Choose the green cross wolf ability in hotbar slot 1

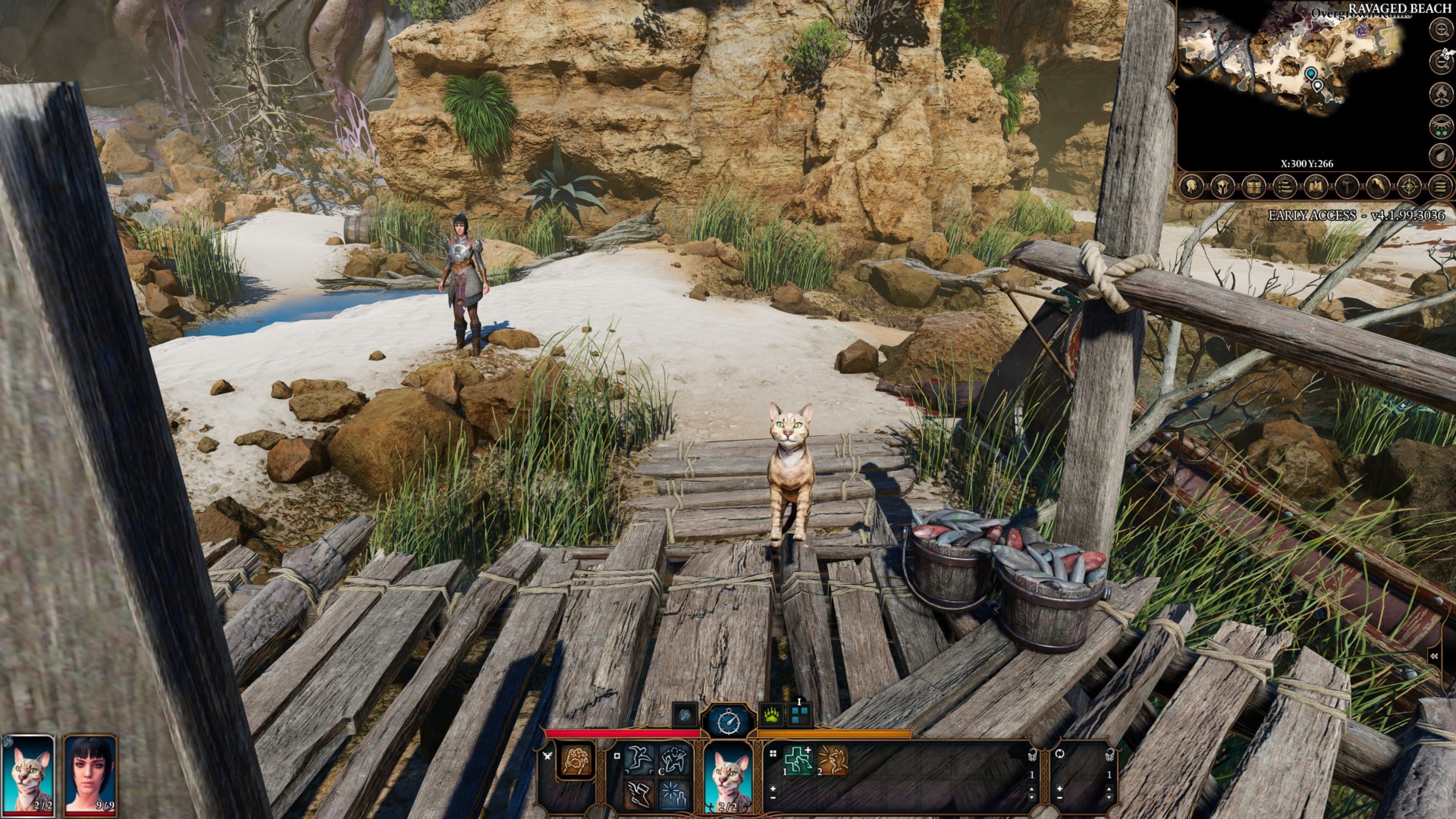pos(797,760)
